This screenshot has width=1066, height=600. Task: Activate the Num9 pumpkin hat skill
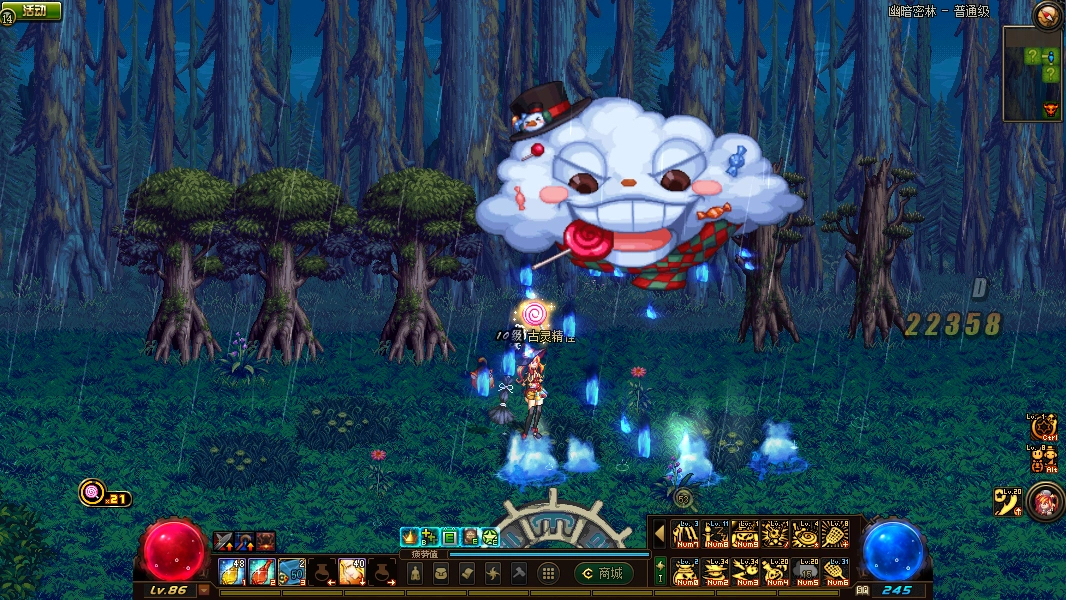click(745, 535)
